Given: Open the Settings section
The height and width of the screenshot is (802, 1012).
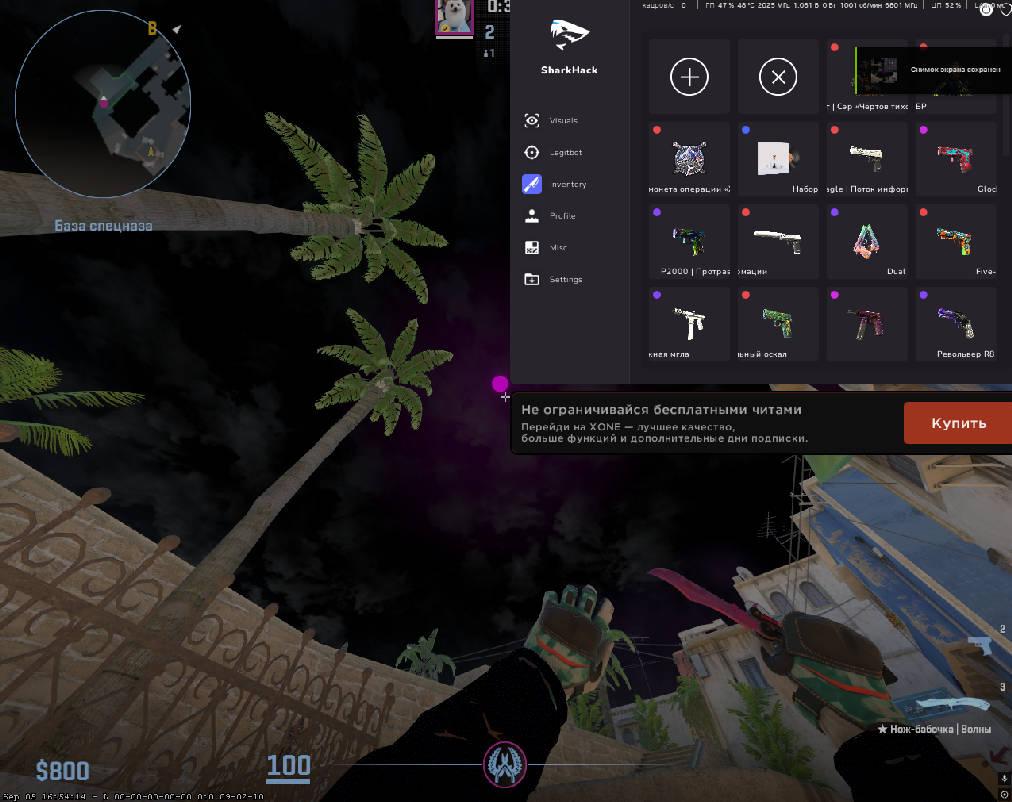Looking at the screenshot, I should 565,280.
